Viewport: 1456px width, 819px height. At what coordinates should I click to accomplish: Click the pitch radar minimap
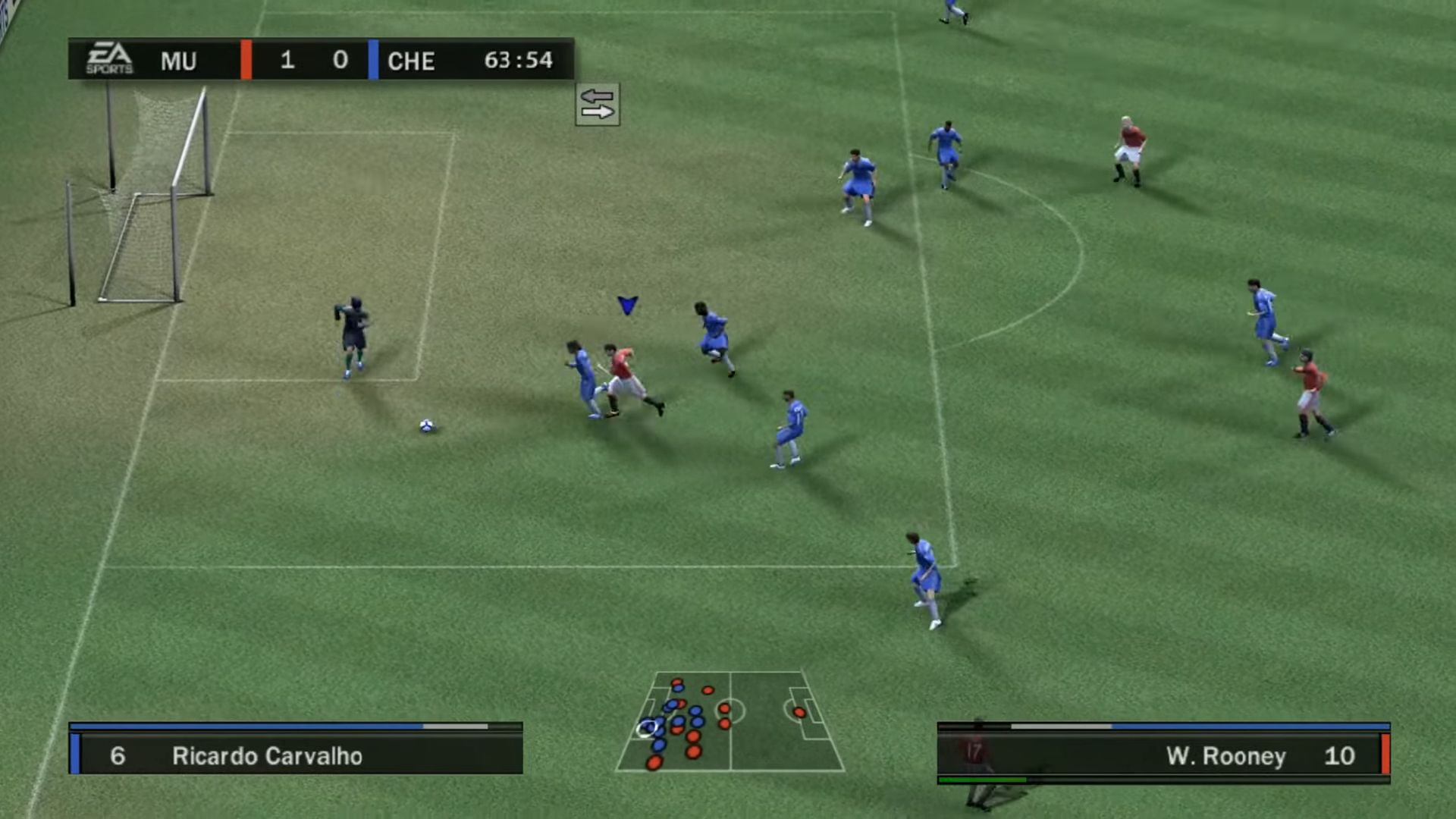tap(730, 721)
